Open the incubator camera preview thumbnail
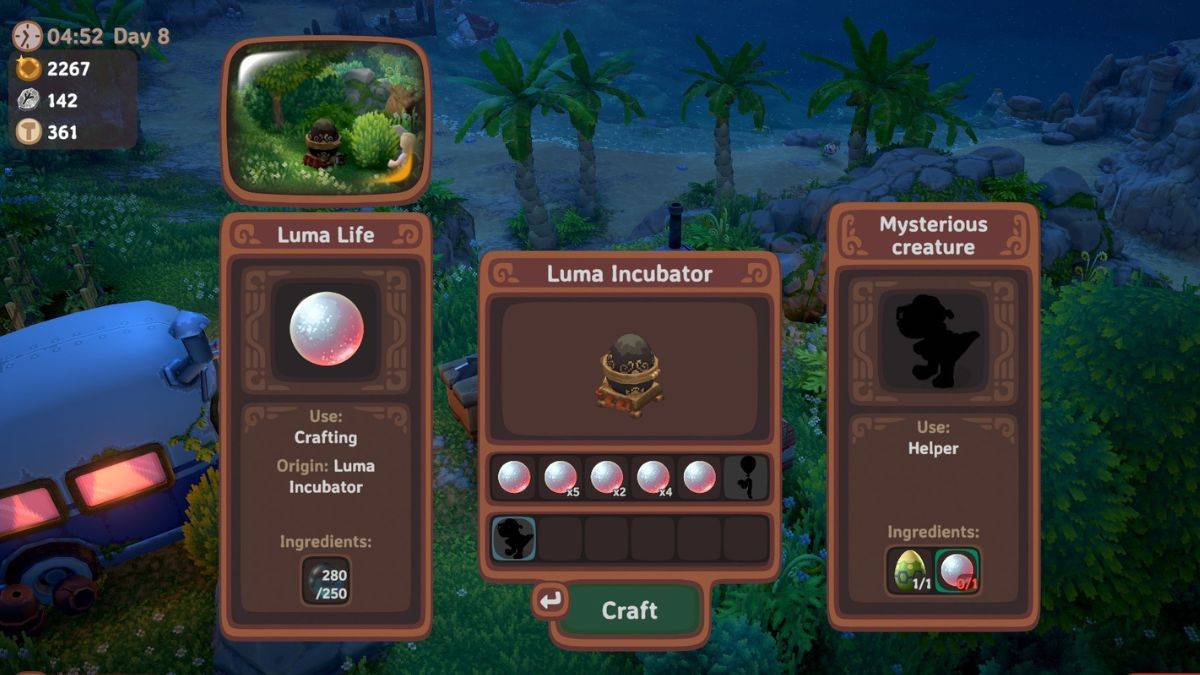 [326, 120]
